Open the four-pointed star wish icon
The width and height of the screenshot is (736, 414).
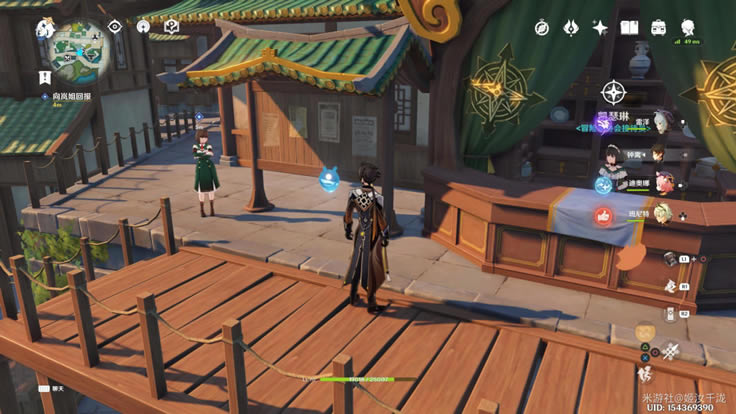coord(600,28)
